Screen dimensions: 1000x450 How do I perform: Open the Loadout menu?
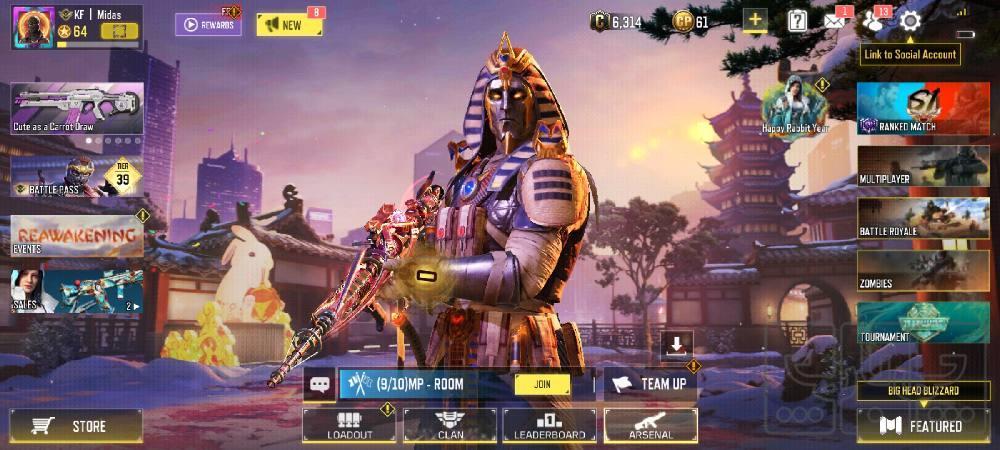point(349,425)
